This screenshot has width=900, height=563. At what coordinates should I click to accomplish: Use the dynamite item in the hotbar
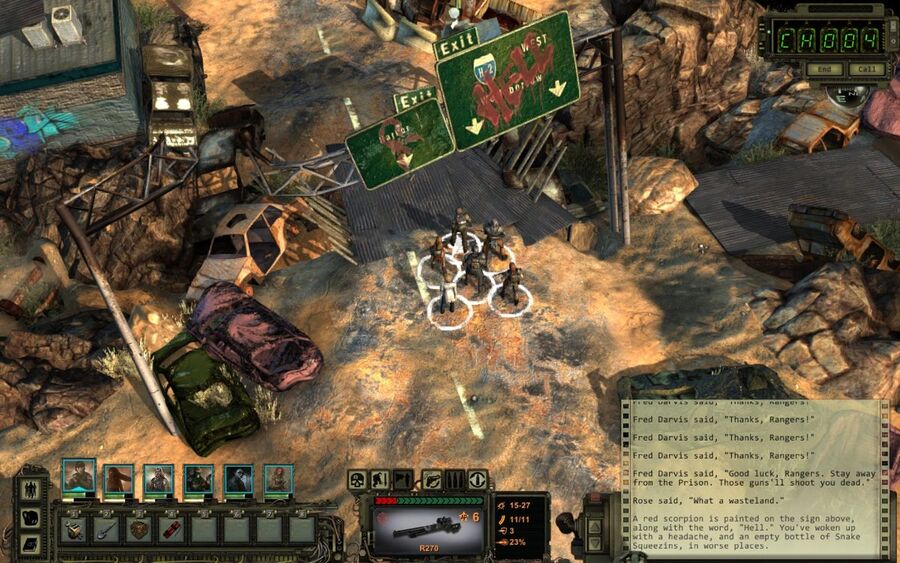[x=172, y=529]
